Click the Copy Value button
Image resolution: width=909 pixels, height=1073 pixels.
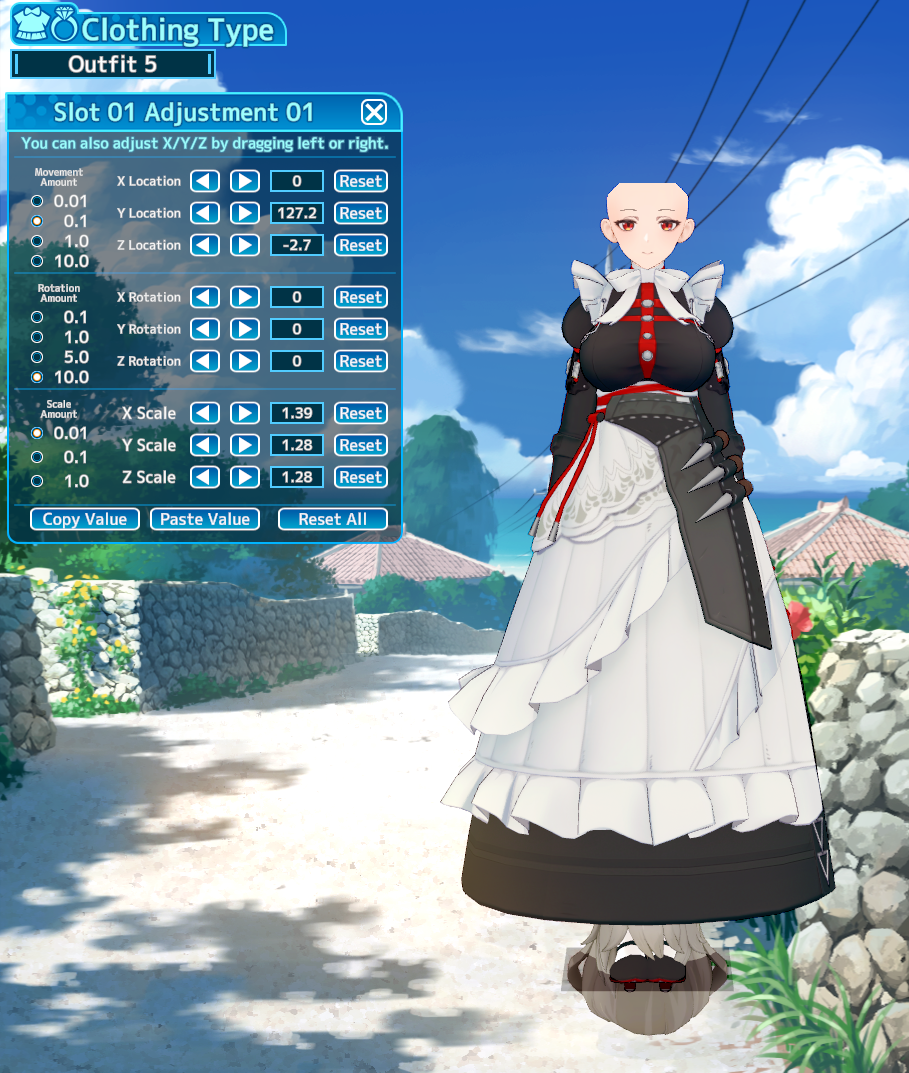85,519
